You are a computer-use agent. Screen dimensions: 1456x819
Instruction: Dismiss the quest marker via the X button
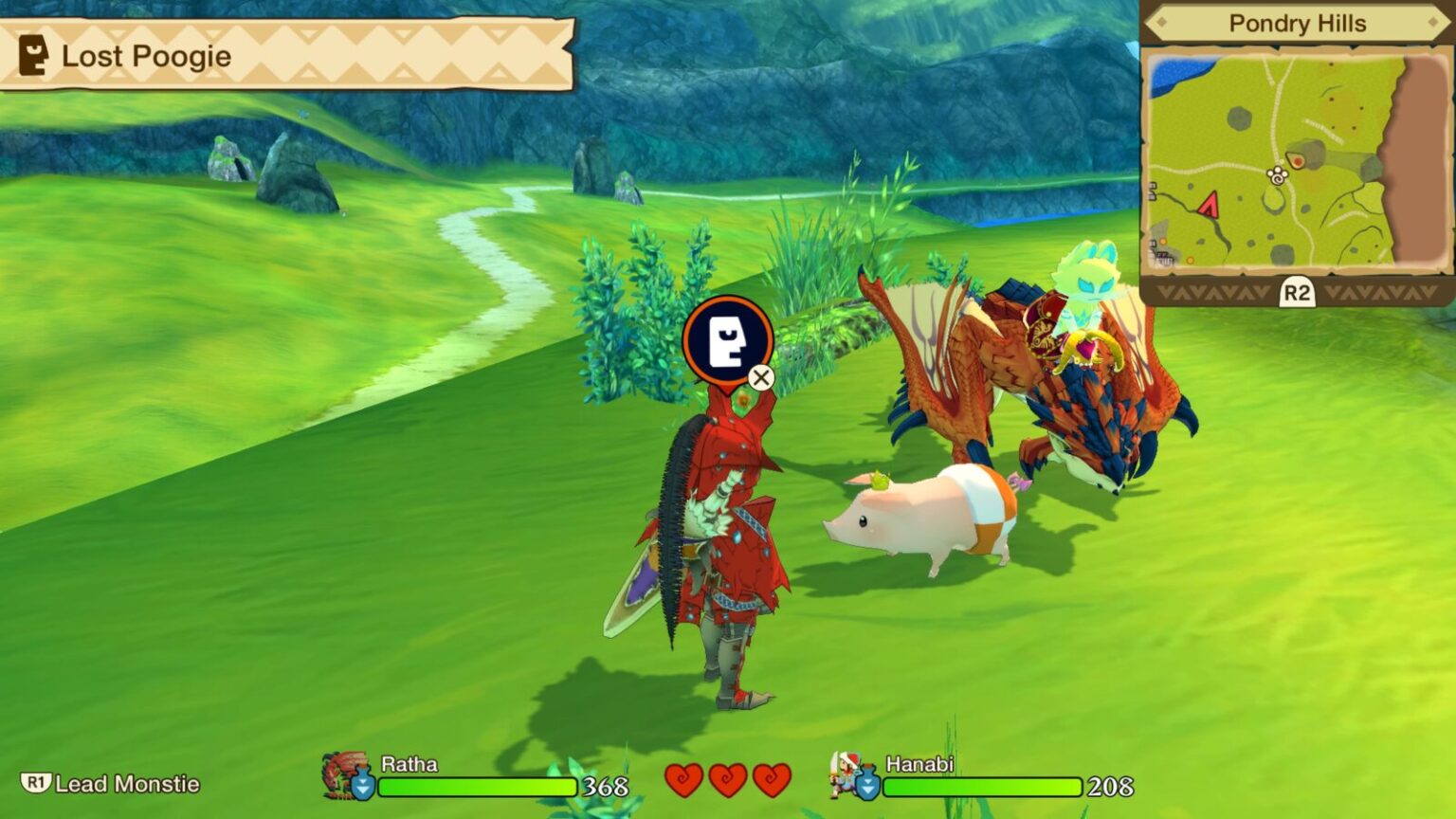click(760, 377)
